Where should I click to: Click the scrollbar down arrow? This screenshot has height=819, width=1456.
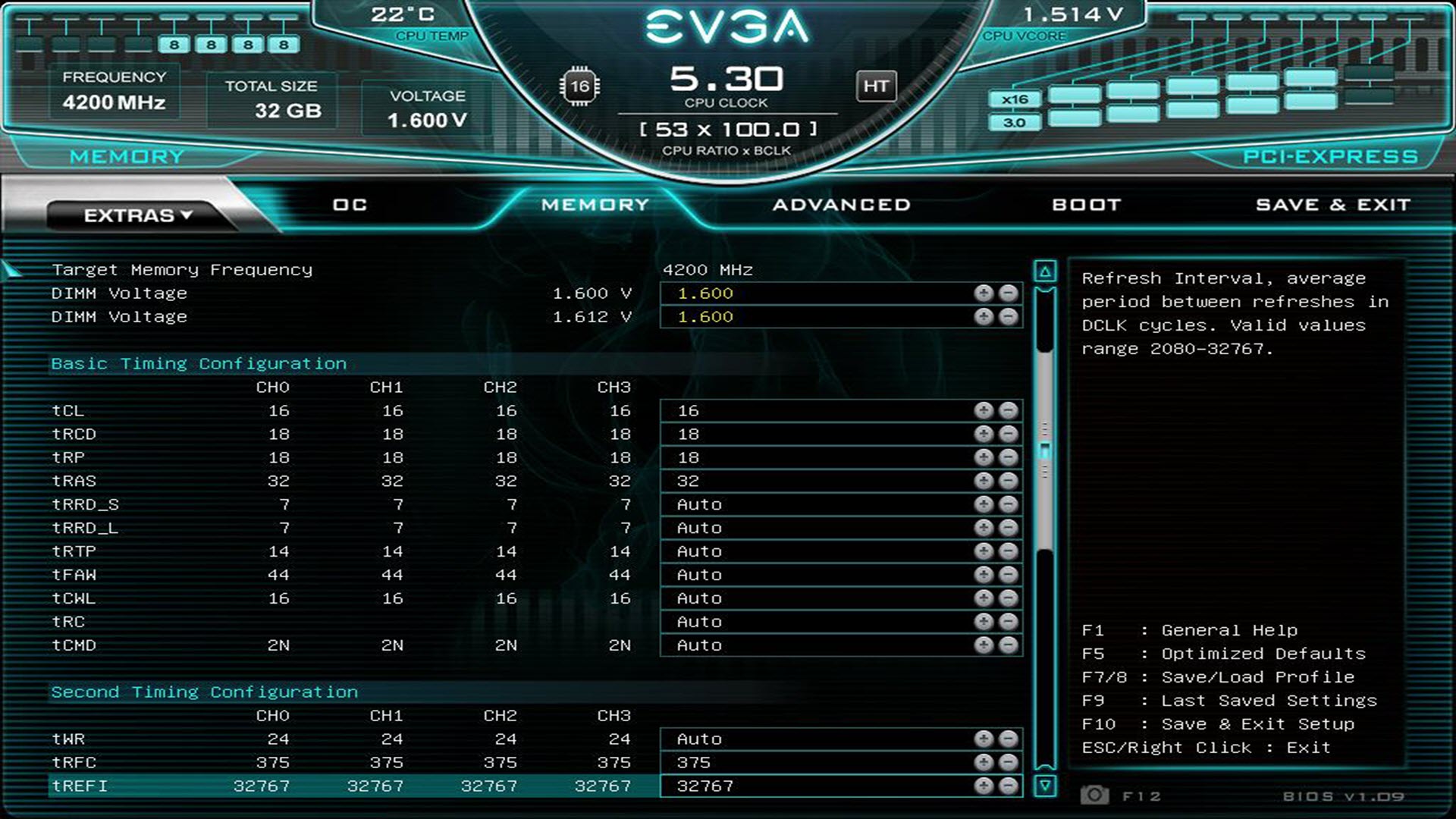(x=1045, y=786)
